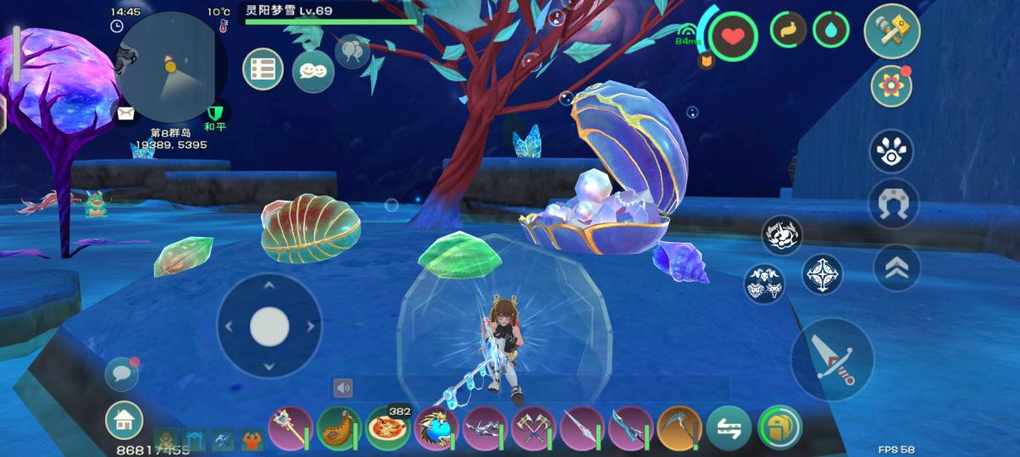Open the chat bubble button
1020x457 pixels.
click(122, 373)
